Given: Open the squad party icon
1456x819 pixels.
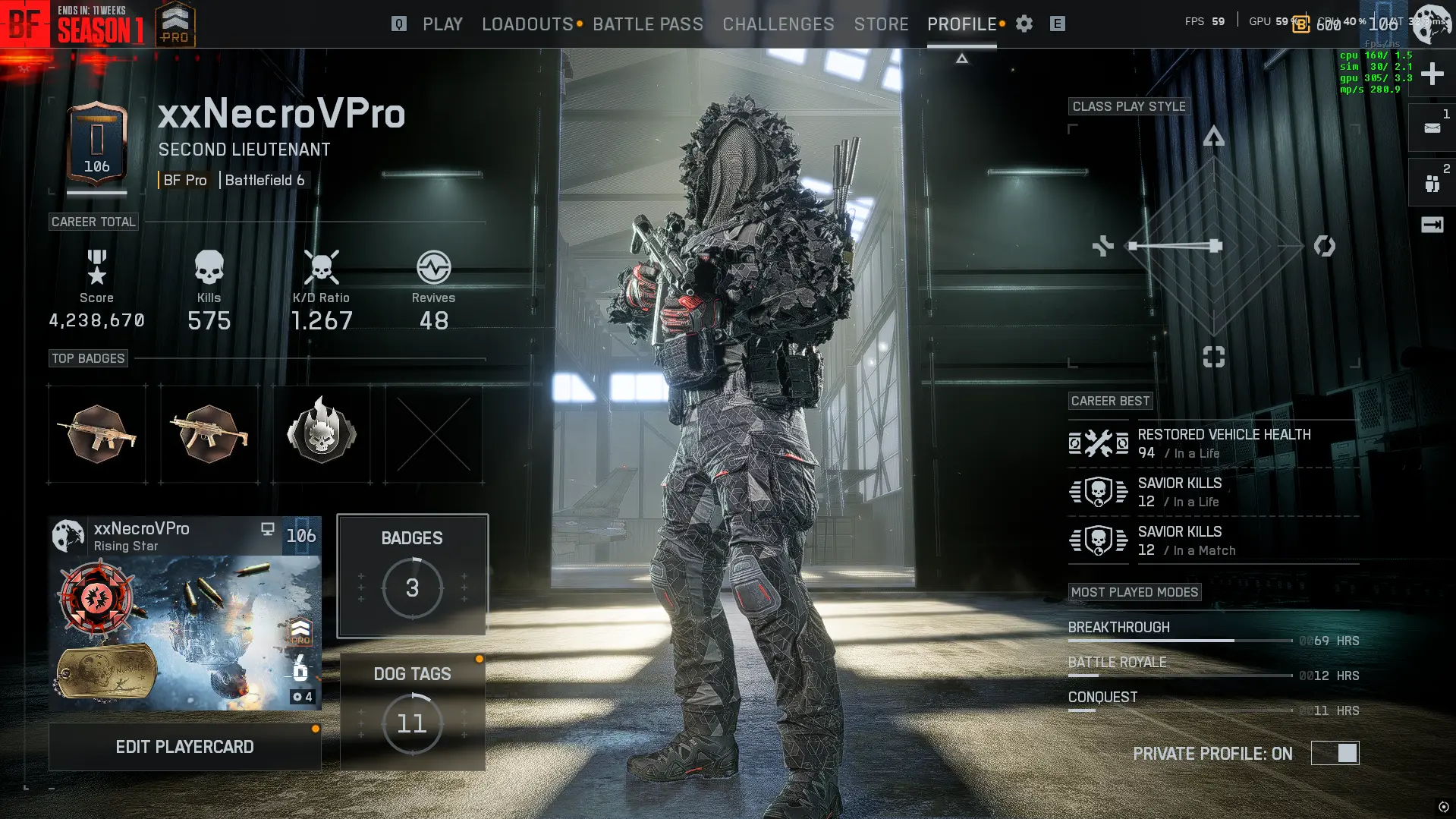Looking at the screenshot, I should pyautogui.click(x=1432, y=183).
